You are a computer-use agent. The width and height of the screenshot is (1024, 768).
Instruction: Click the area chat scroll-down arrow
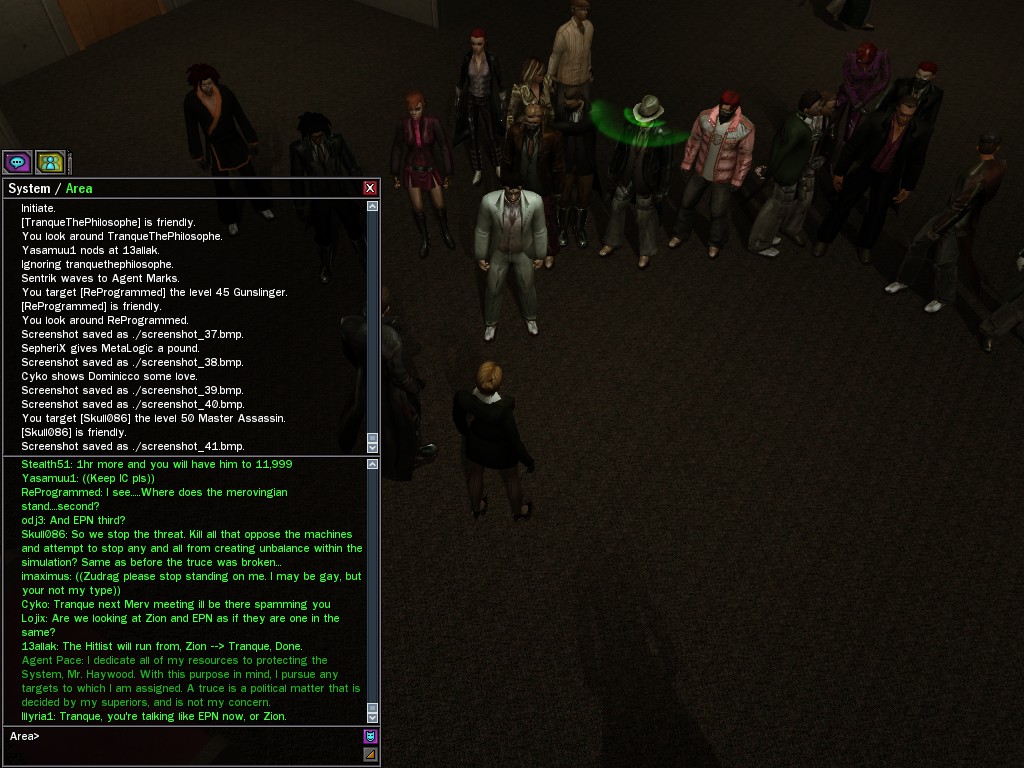pos(373,717)
